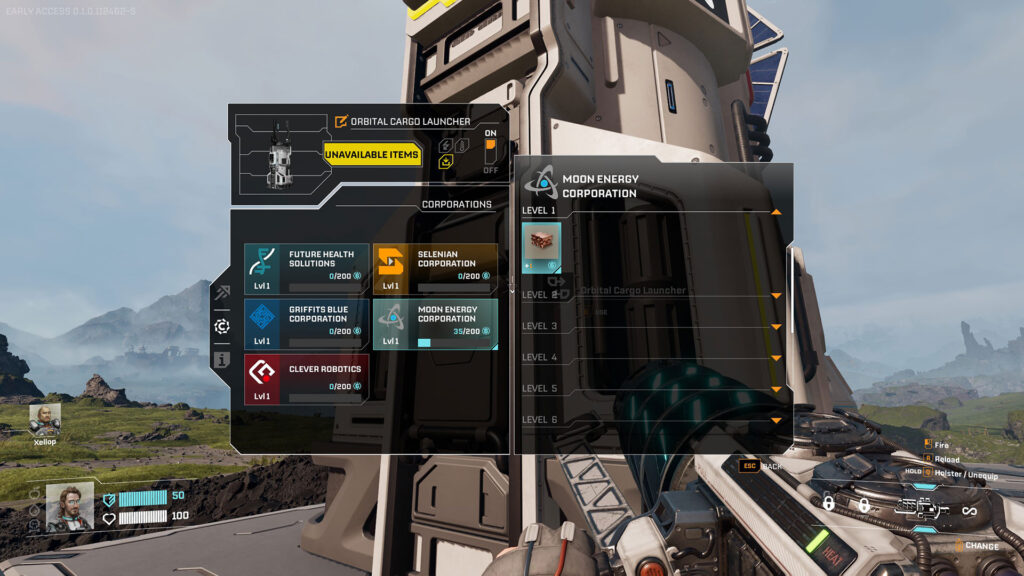Click the yellow cargo deposit icon
The image size is (1024, 576).
[447, 161]
